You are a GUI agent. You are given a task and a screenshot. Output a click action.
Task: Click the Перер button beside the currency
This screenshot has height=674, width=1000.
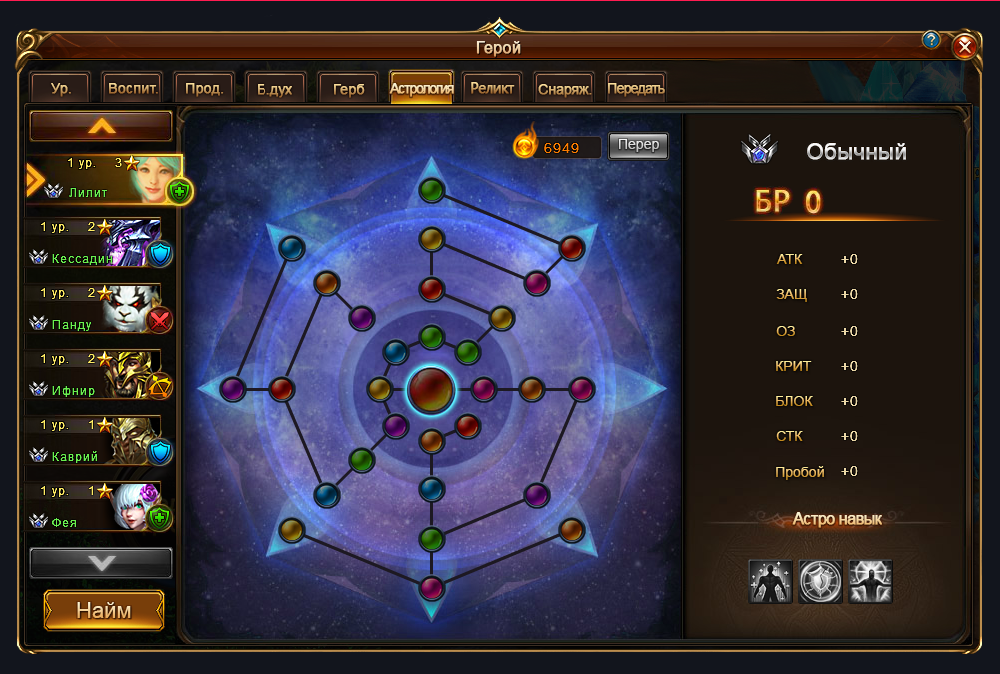point(638,145)
